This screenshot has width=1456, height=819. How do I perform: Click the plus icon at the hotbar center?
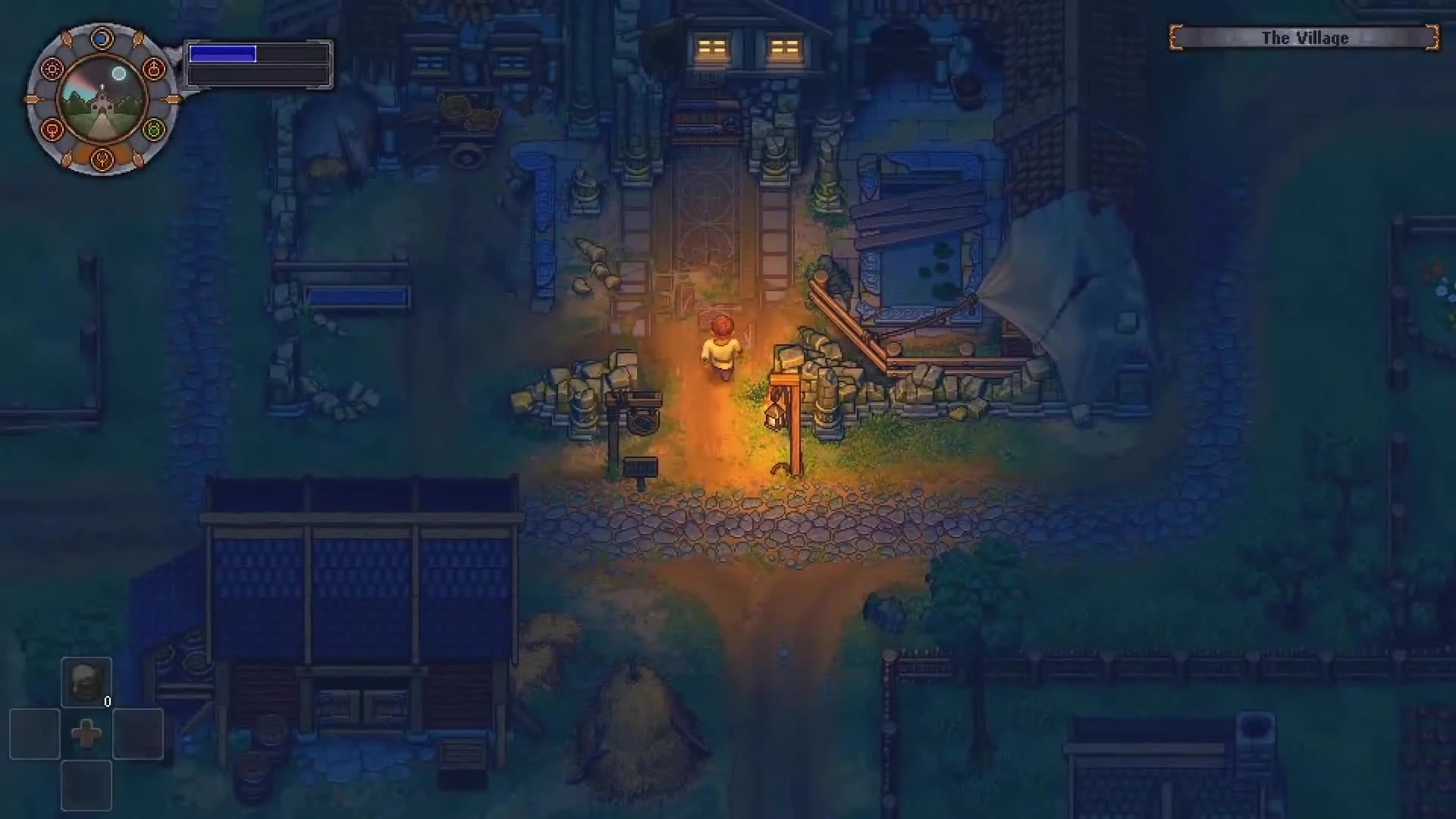[x=86, y=733]
